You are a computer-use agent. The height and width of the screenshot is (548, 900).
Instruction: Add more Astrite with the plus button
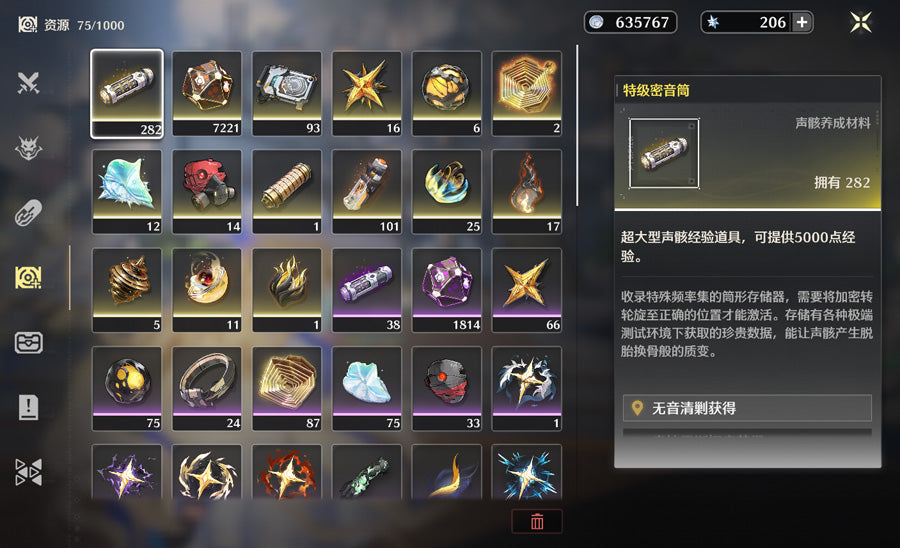pyautogui.click(x=801, y=22)
